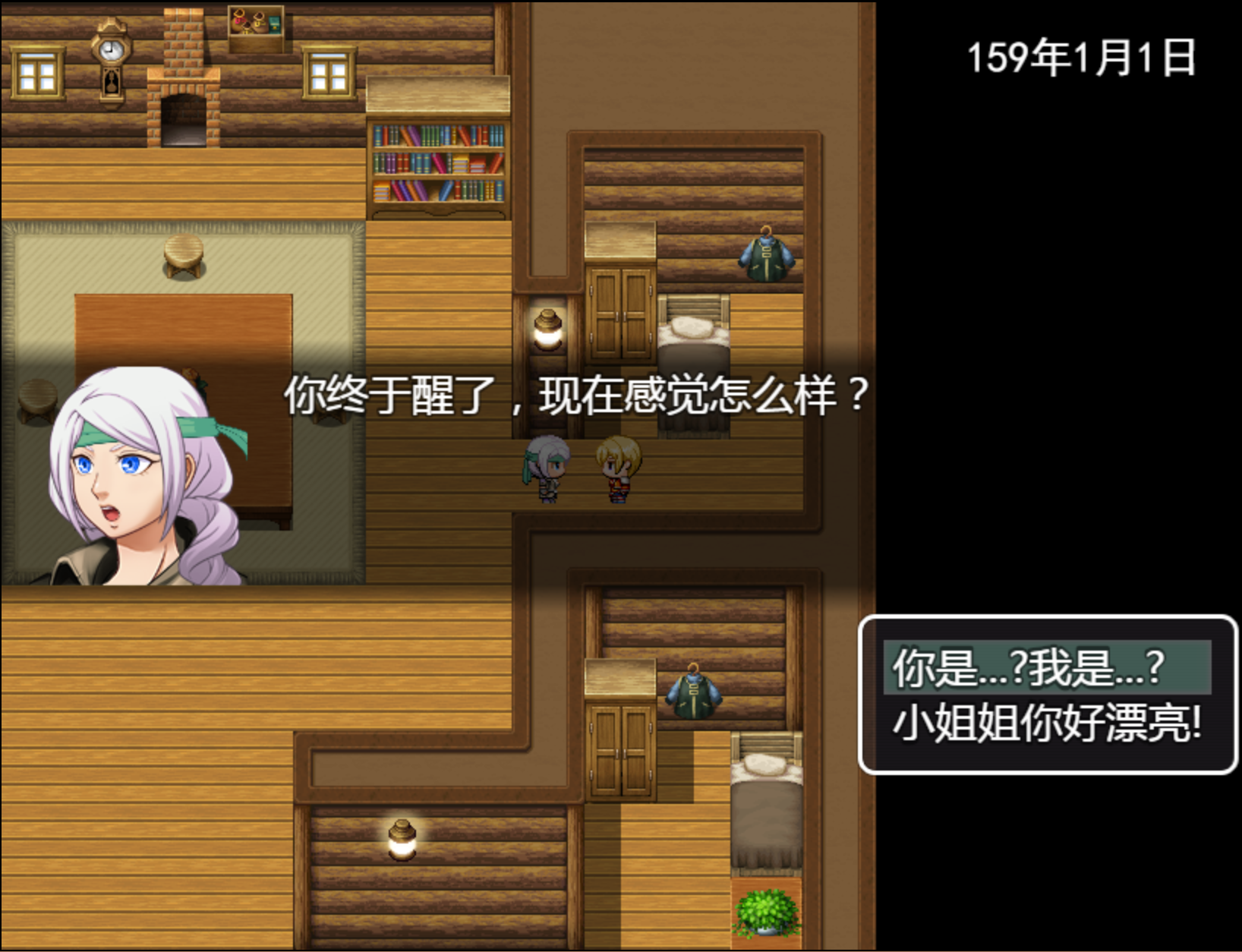Select the blonde player character sprite
Screen dimensions: 1242x952
(x=619, y=471)
